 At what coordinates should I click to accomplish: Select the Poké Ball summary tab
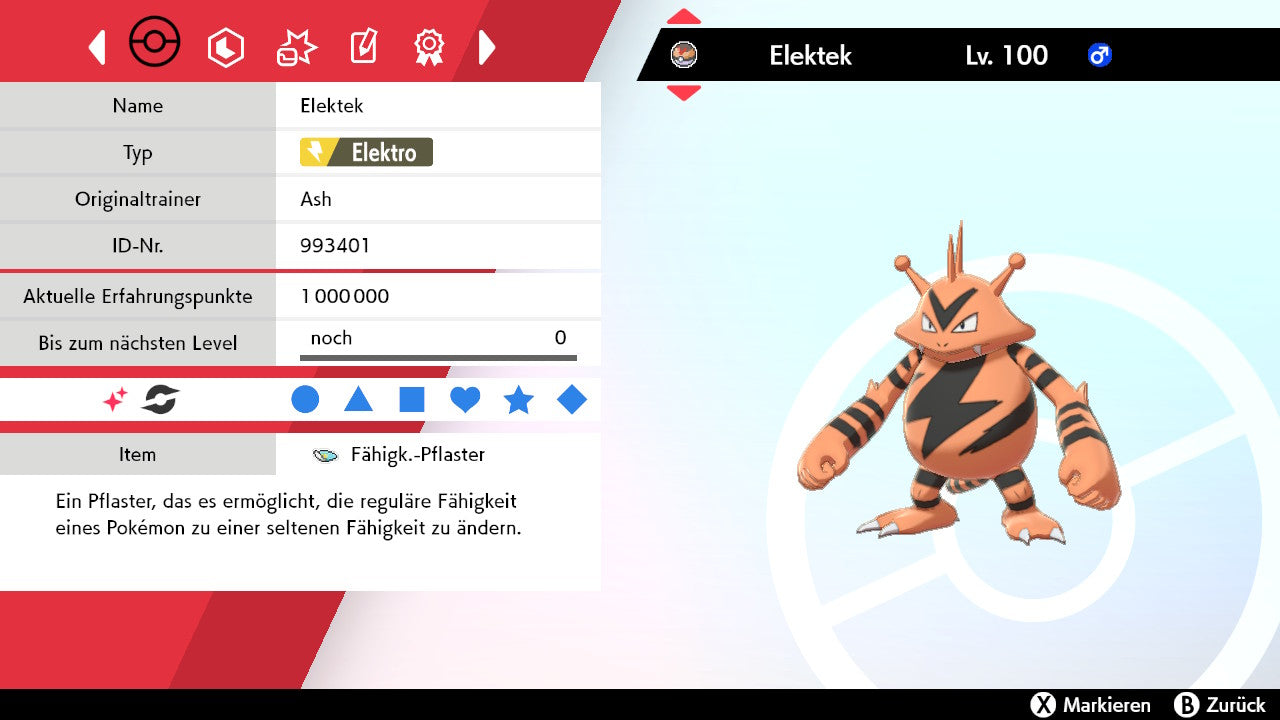[x=155, y=44]
